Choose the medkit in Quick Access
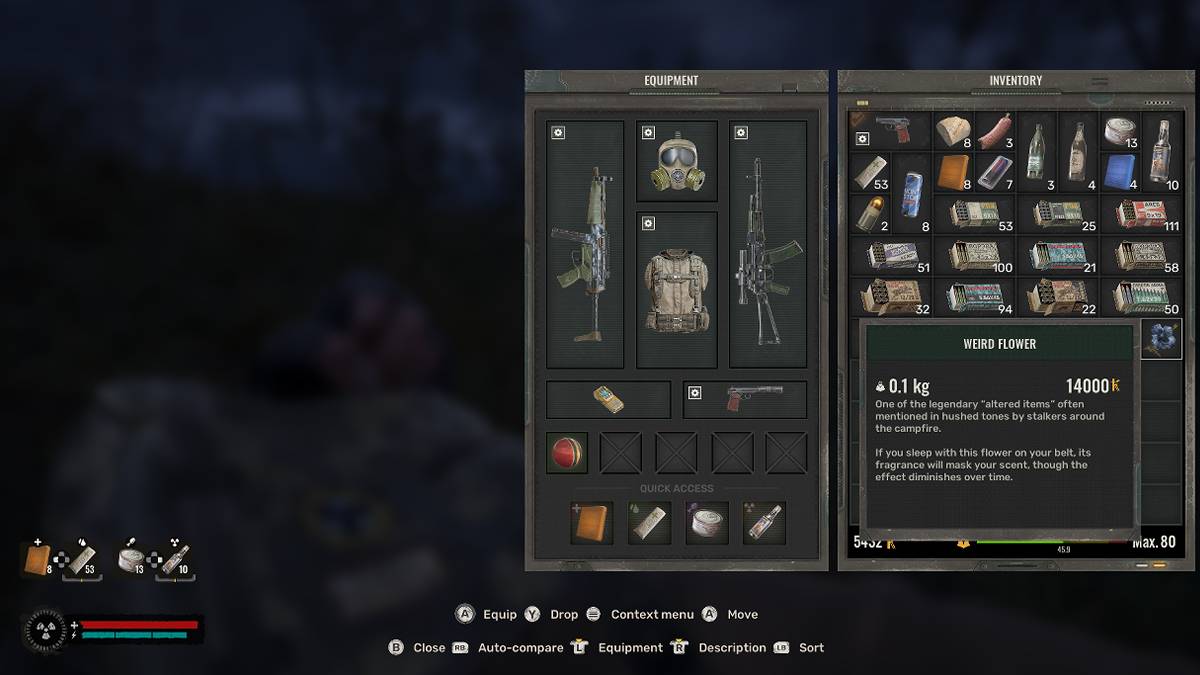Viewport: 1200px width, 675px height. point(591,523)
